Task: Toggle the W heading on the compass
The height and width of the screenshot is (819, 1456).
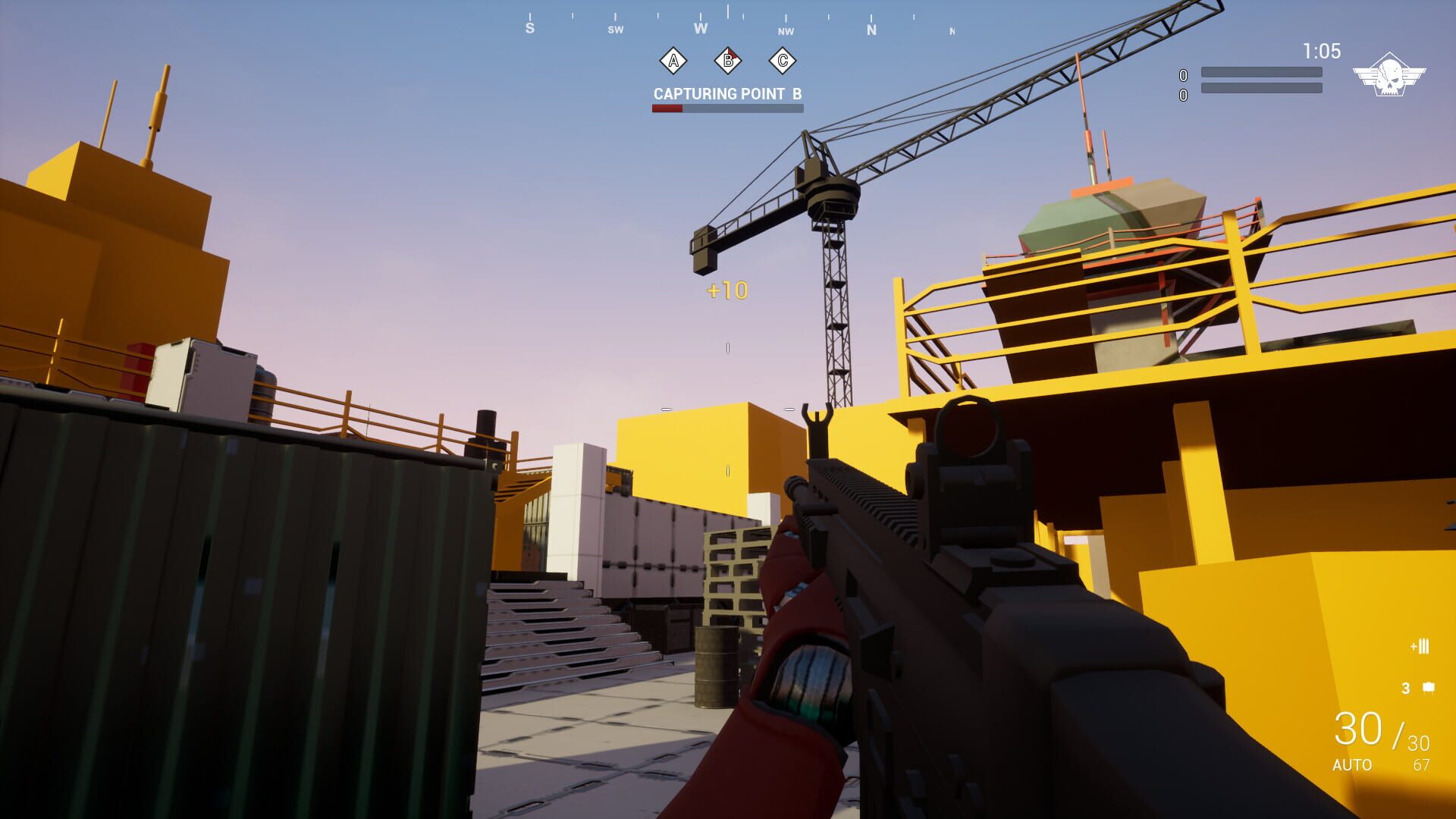Action: click(x=700, y=27)
